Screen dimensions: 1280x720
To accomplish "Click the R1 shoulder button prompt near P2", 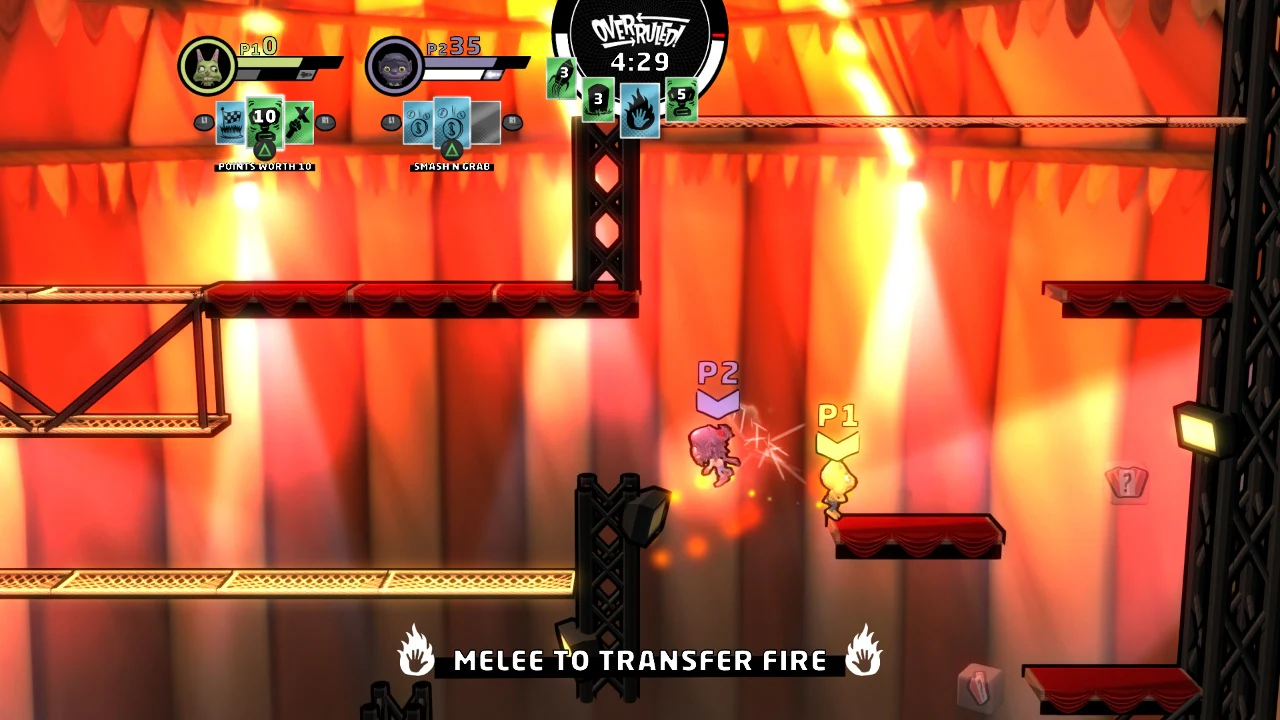I will coord(512,122).
